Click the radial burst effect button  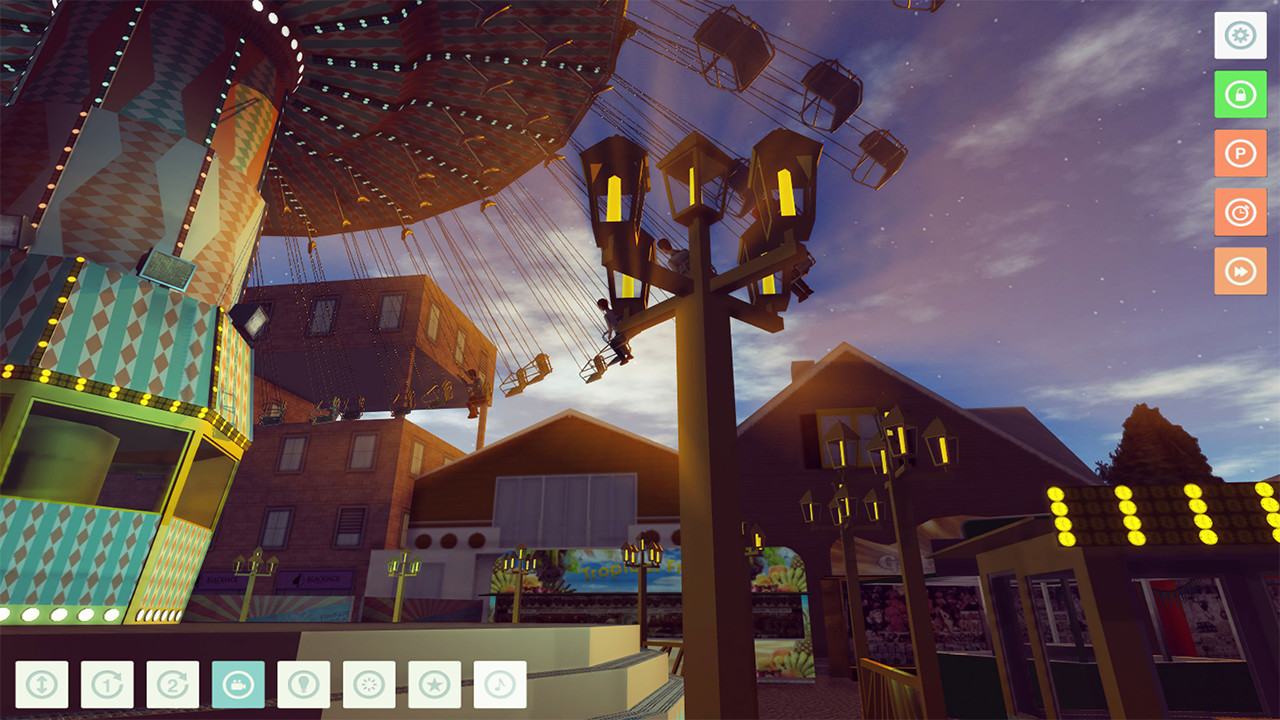pyautogui.click(x=369, y=685)
